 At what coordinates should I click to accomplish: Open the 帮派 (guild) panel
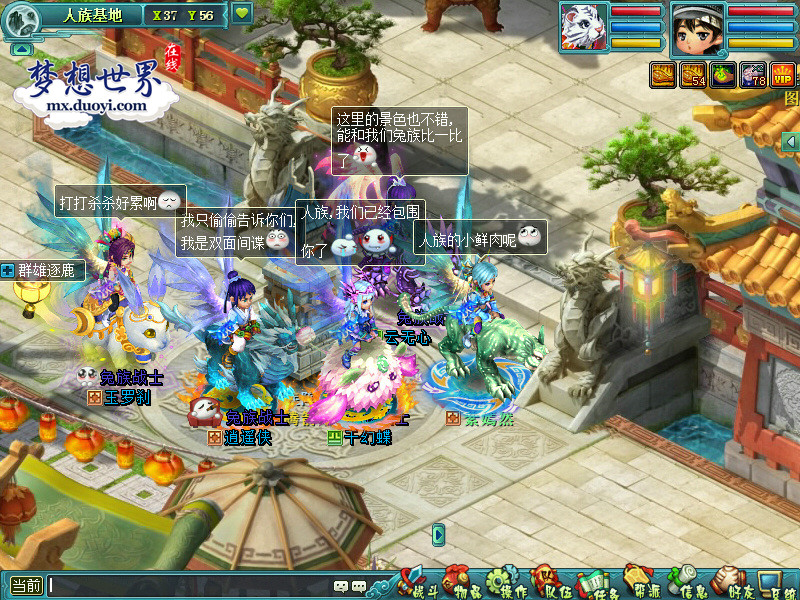coord(639,582)
